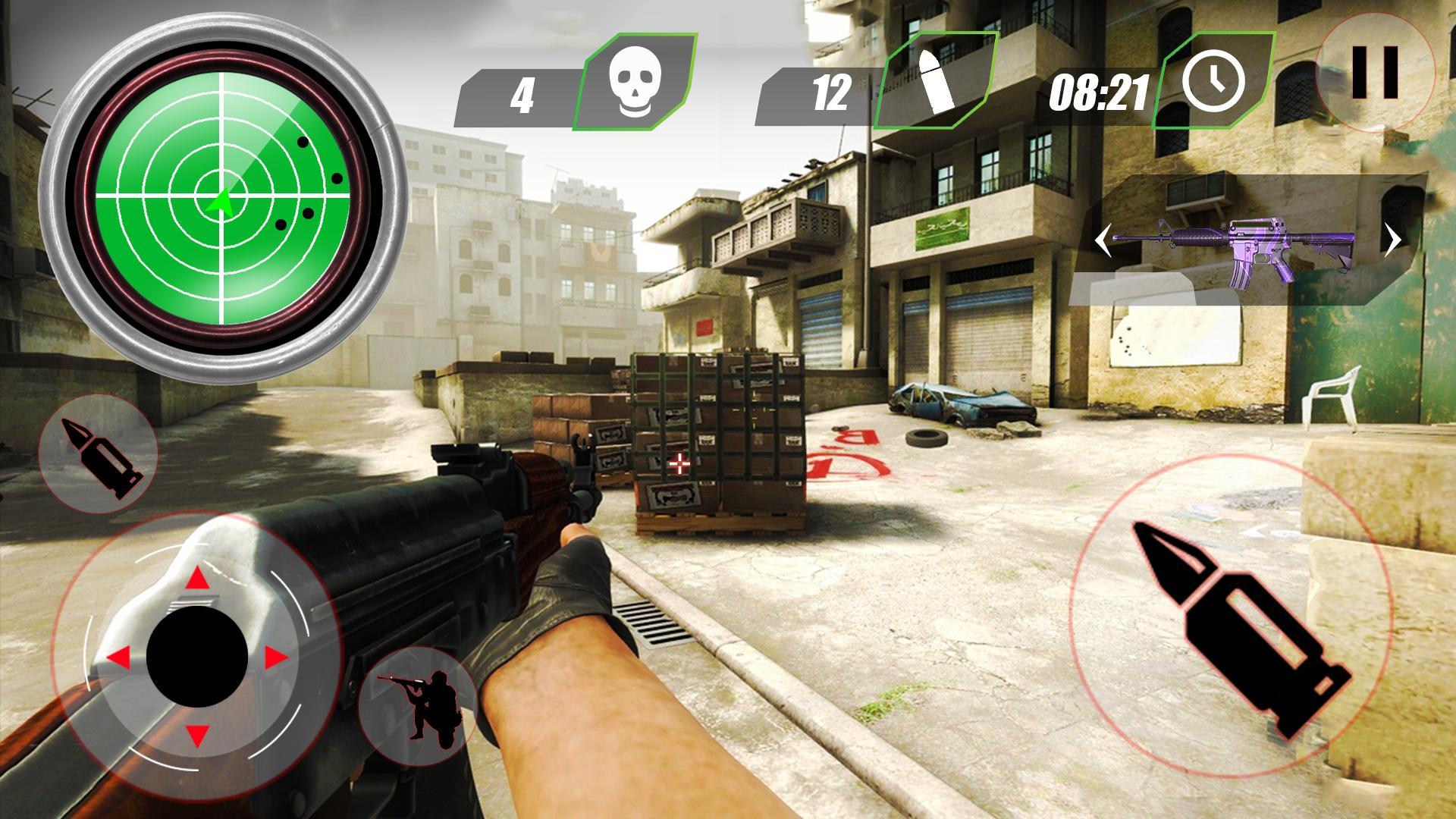Move backward with the joystick down arrow
The image size is (1456, 819).
coord(198,734)
